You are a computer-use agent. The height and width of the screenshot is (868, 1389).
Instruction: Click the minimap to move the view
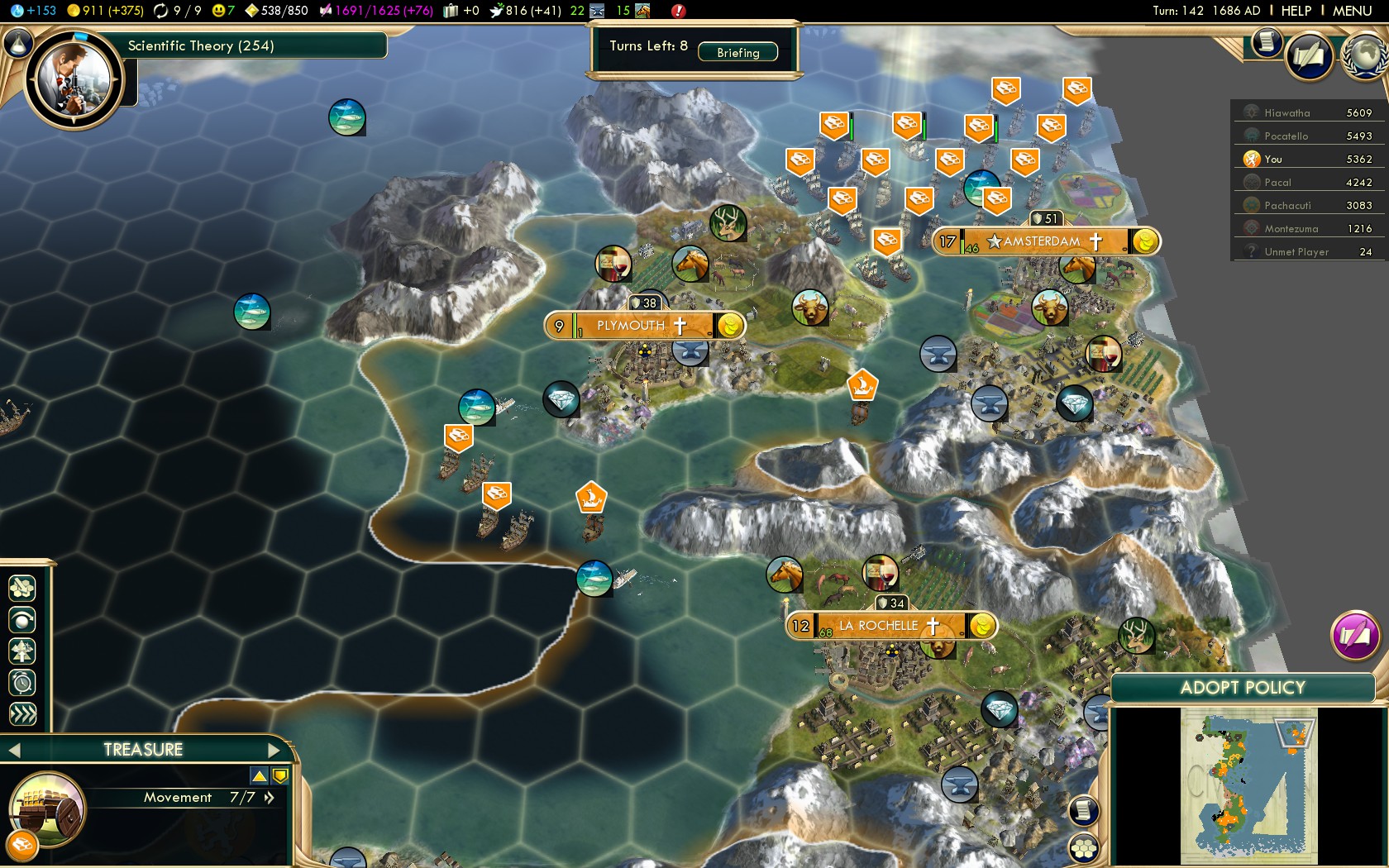[x=1248, y=785]
